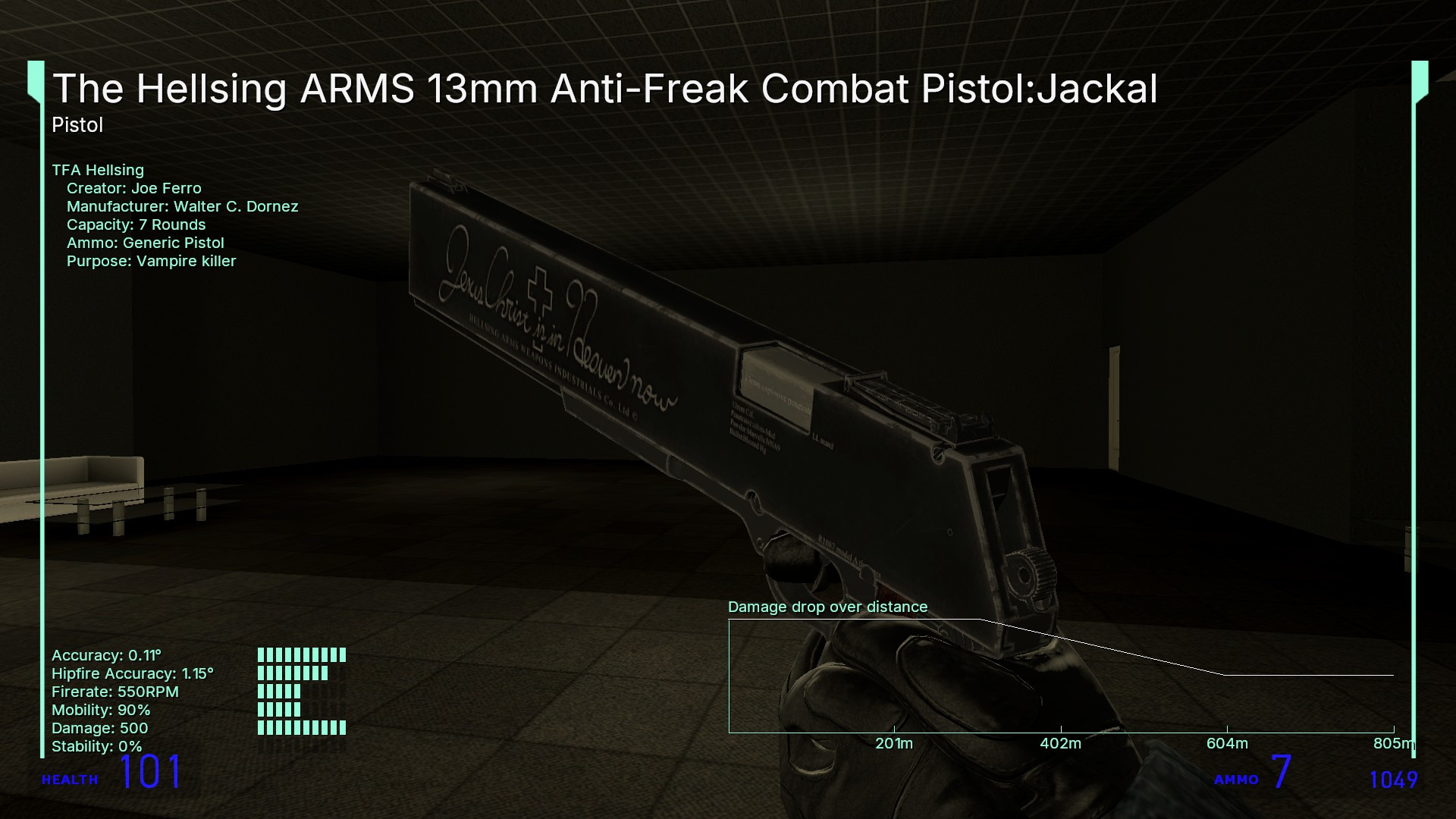The image size is (1456, 819).
Task: Click the Hipfire Accuracy segmented meter
Action: click(292, 673)
